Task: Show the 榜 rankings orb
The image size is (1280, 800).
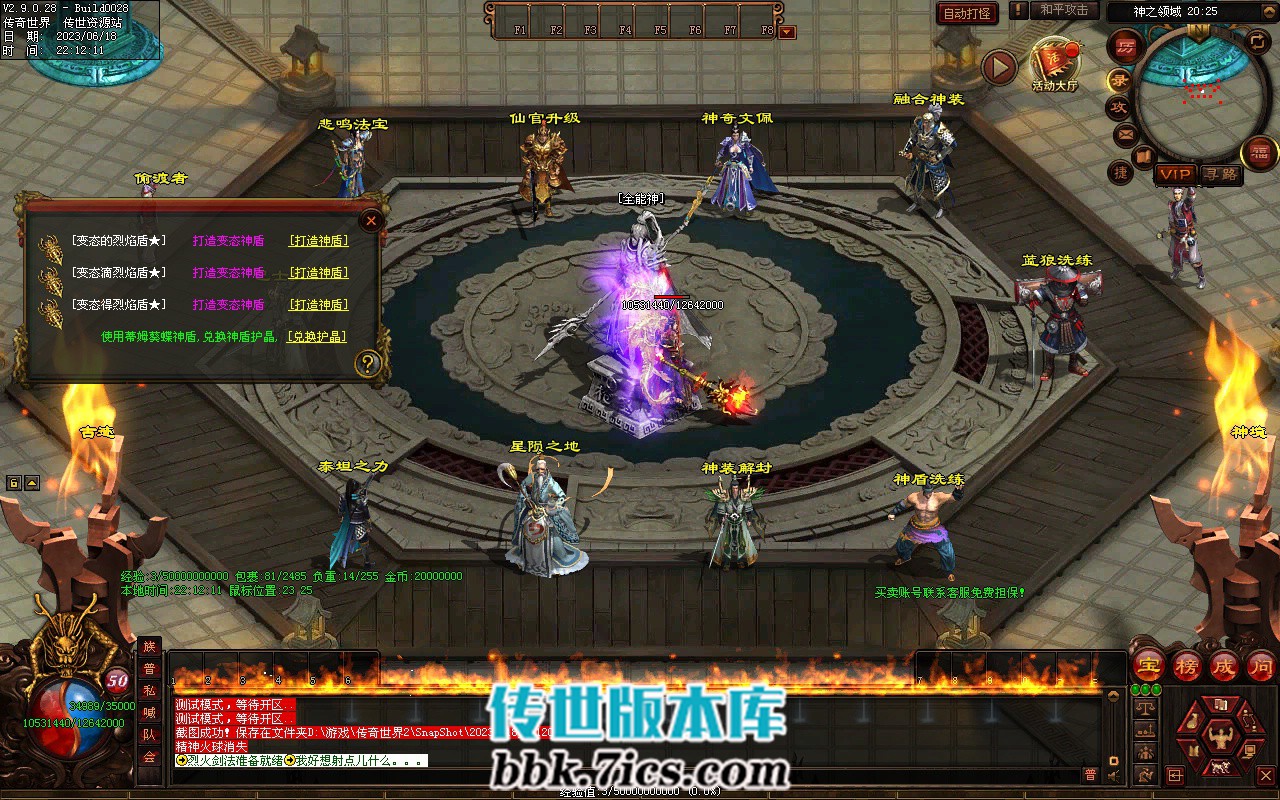Action: [1187, 665]
